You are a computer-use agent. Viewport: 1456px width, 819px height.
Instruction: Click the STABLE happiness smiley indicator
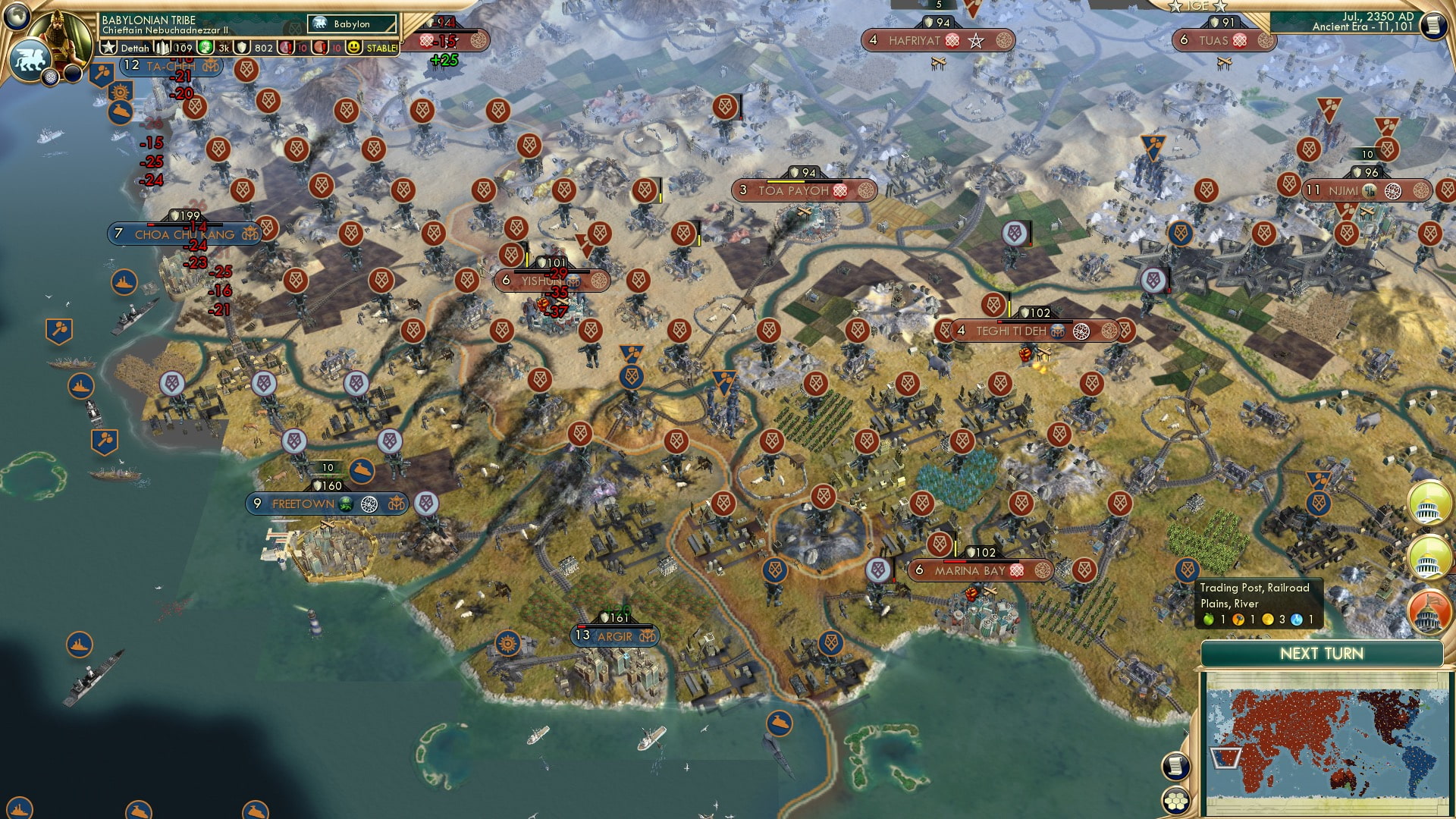tap(353, 48)
